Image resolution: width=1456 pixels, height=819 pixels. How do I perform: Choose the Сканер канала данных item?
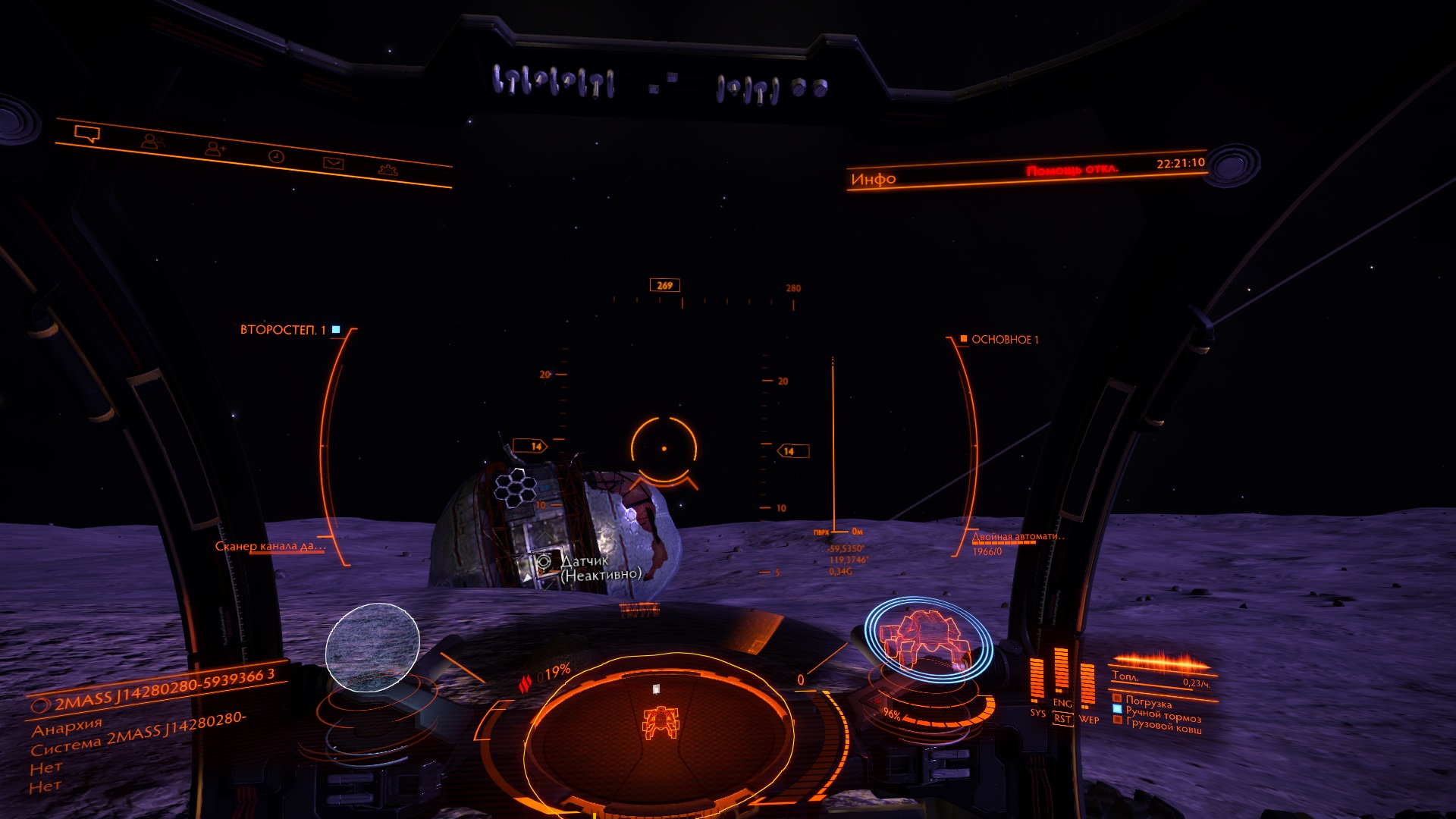[x=270, y=546]
